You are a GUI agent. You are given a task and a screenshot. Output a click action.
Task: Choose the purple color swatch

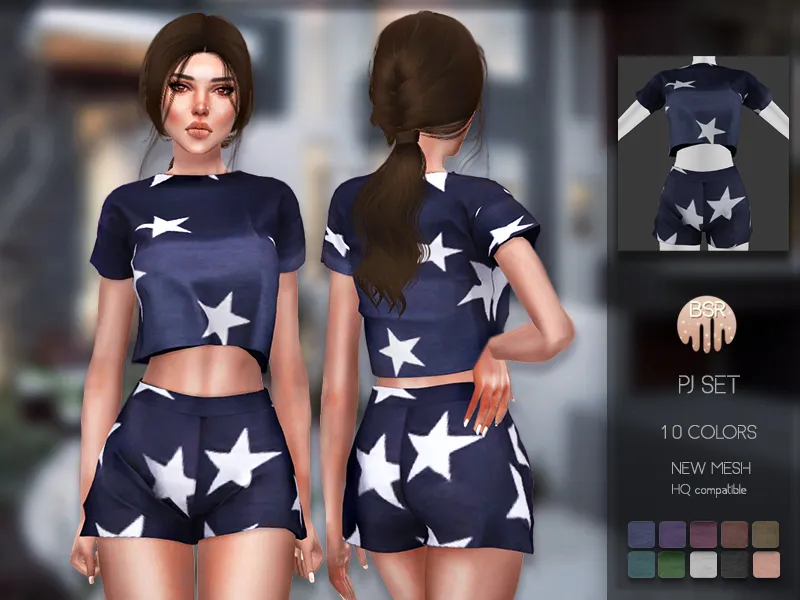click(x=673, y=534)
